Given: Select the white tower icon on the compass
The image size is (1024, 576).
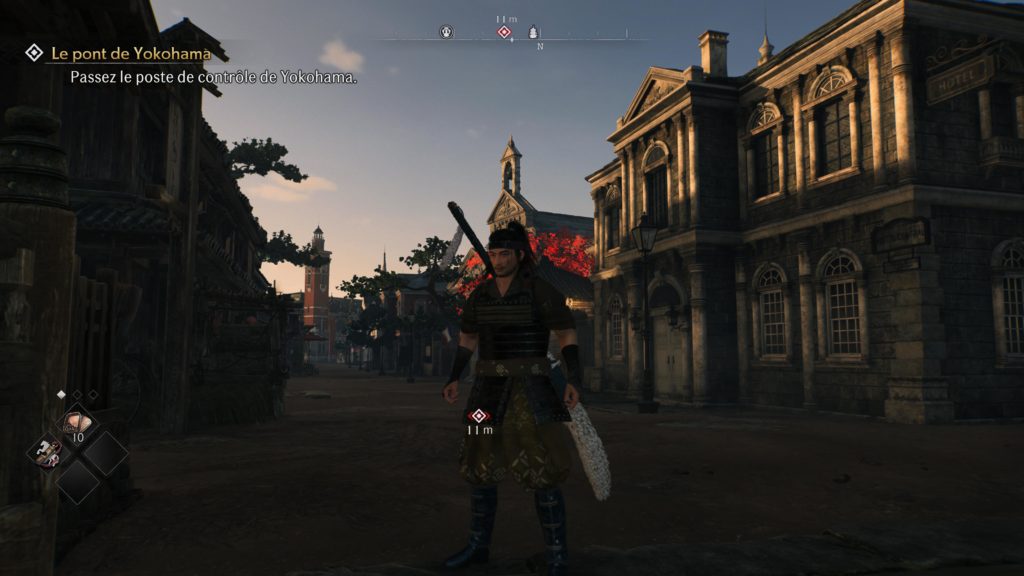Looking at the screenshot, I should [533, 32].
